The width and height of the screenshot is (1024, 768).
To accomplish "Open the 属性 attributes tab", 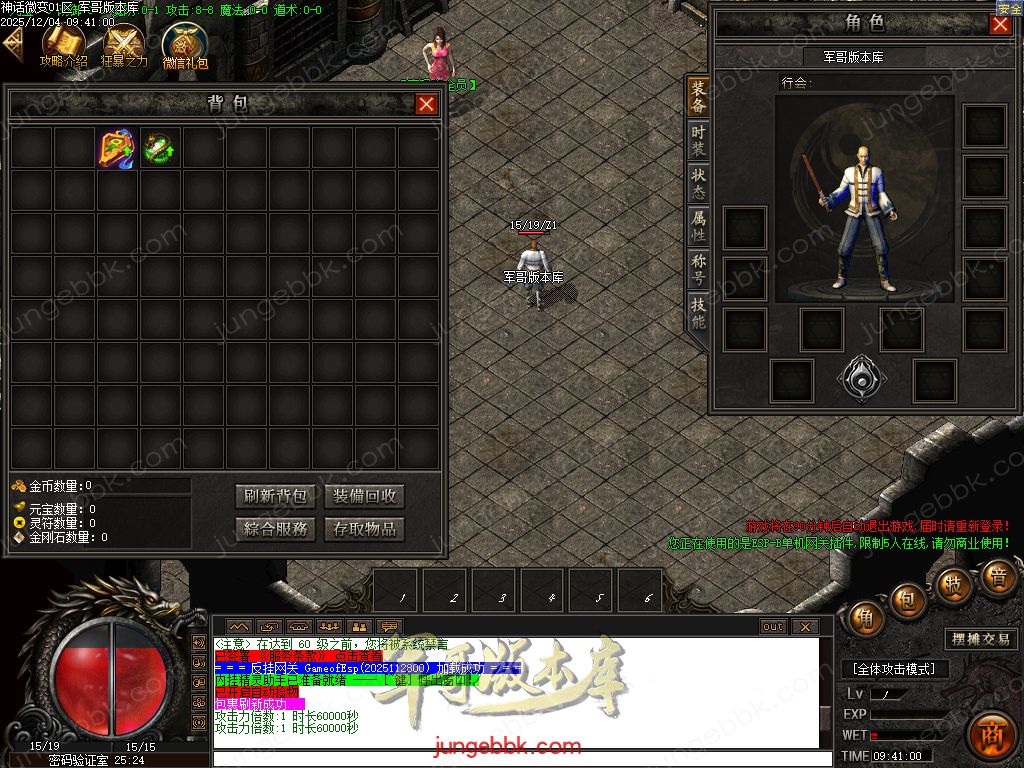I will click(698, 224).
